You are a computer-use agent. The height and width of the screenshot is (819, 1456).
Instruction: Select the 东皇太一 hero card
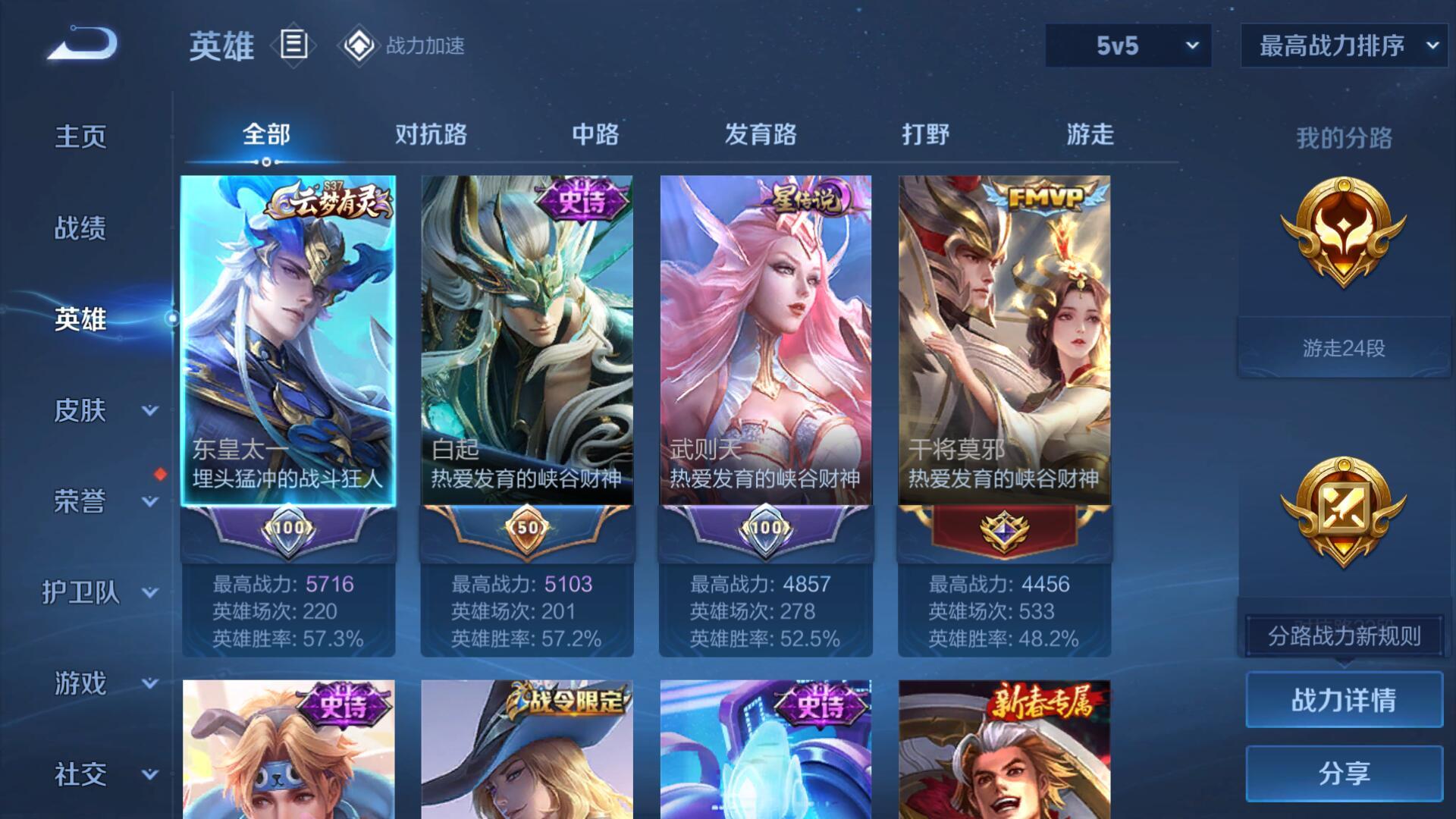pyautogui.click(x=288, y=341)
